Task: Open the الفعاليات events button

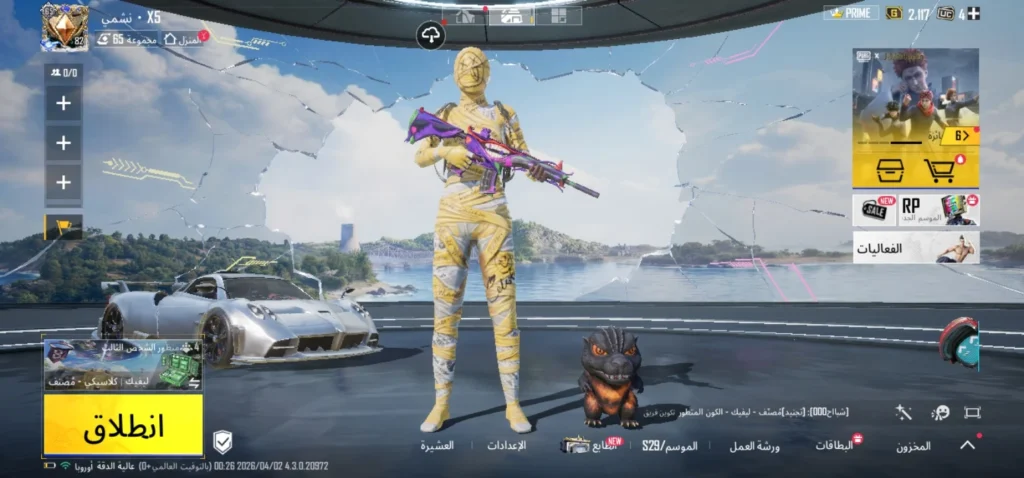Action: 915,247
